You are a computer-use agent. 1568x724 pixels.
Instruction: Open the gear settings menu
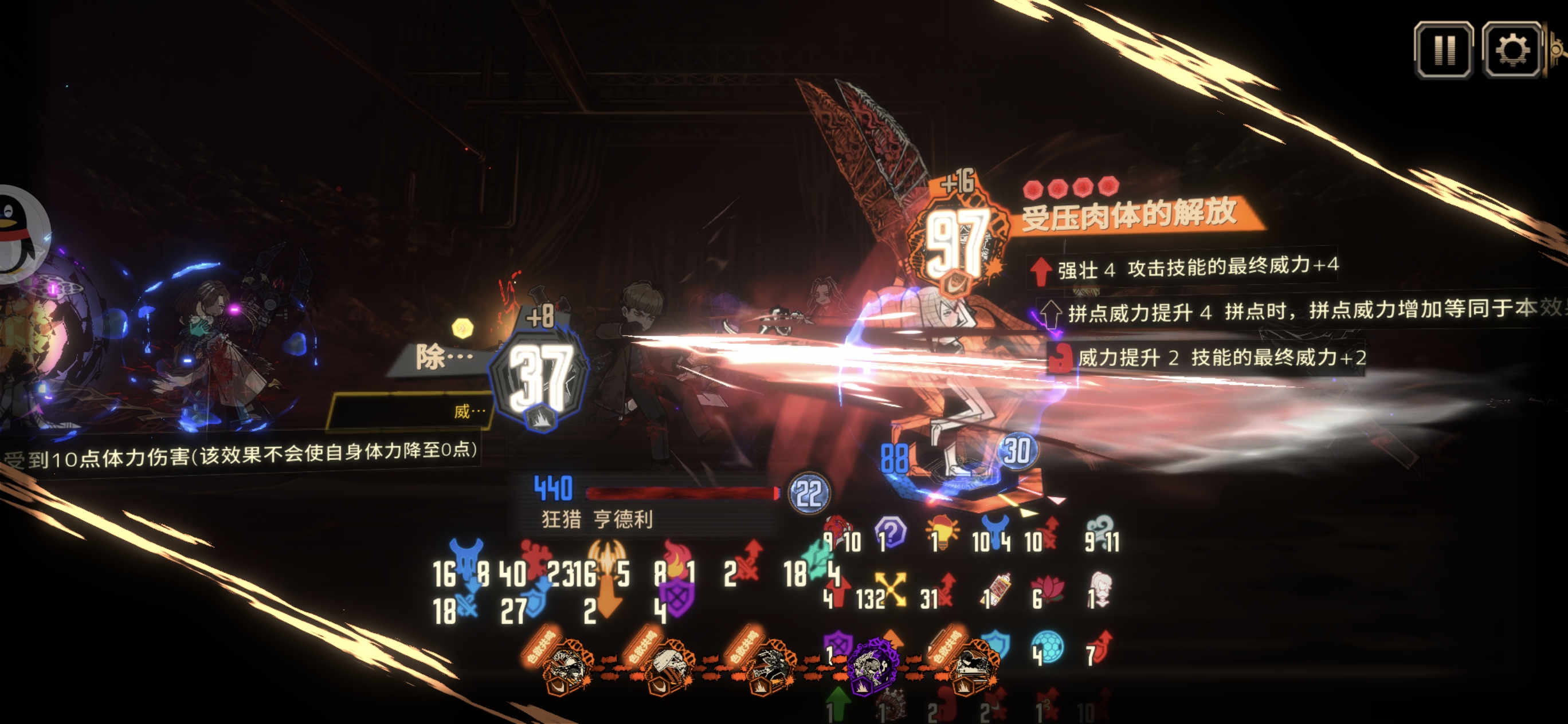[1512, 50]
